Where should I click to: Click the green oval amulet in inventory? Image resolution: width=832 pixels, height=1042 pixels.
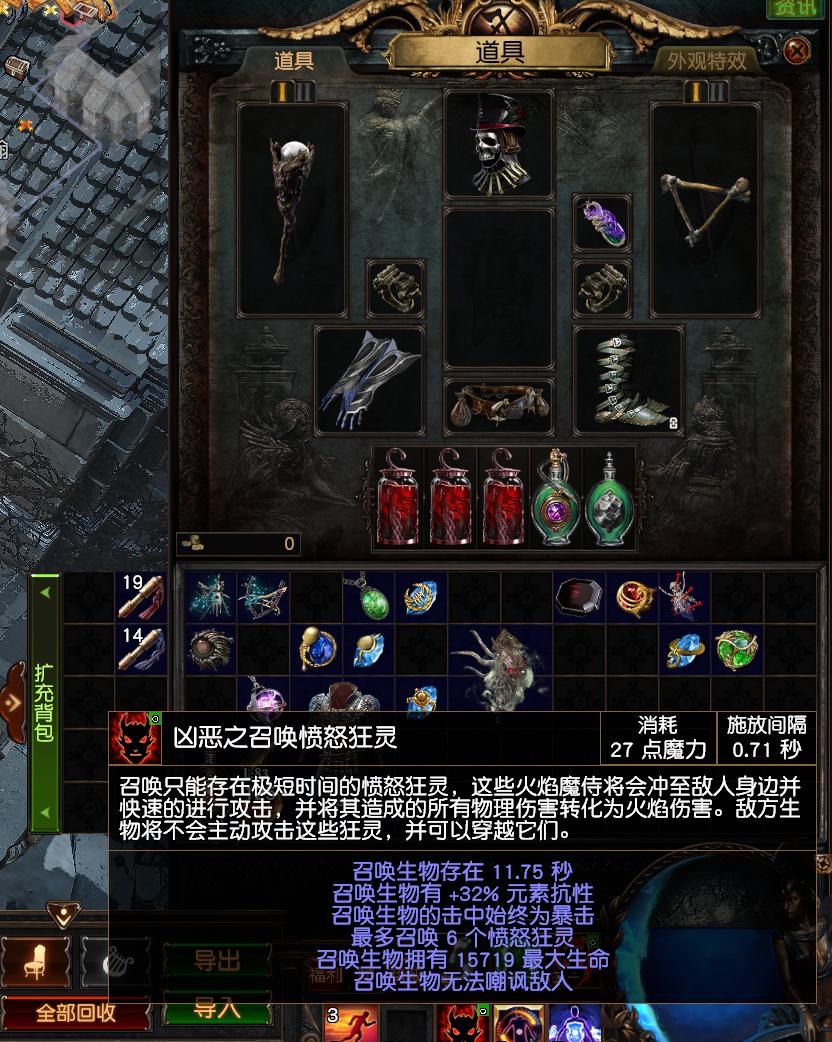[x=368, y=598]
